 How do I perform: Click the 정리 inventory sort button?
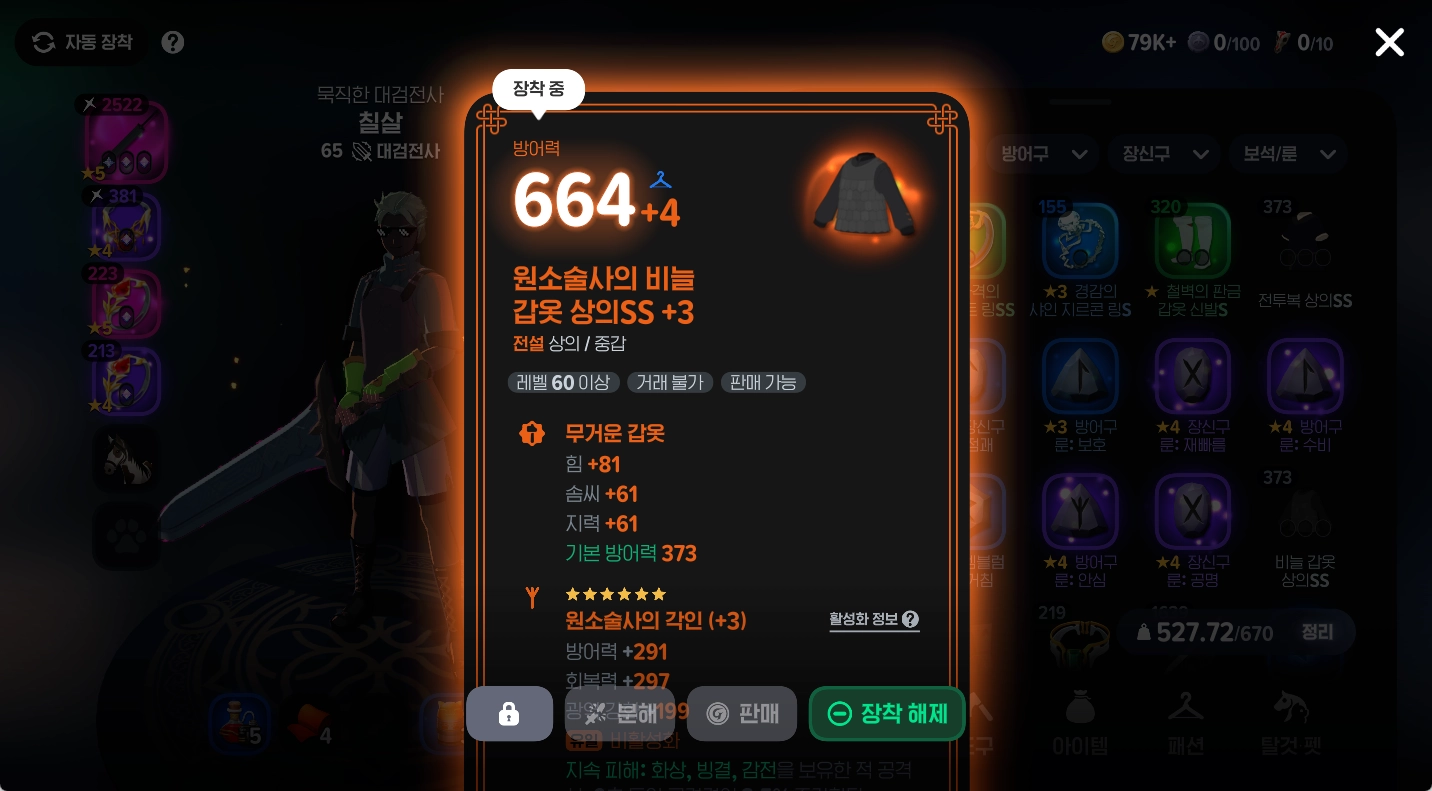[1318, 632]
